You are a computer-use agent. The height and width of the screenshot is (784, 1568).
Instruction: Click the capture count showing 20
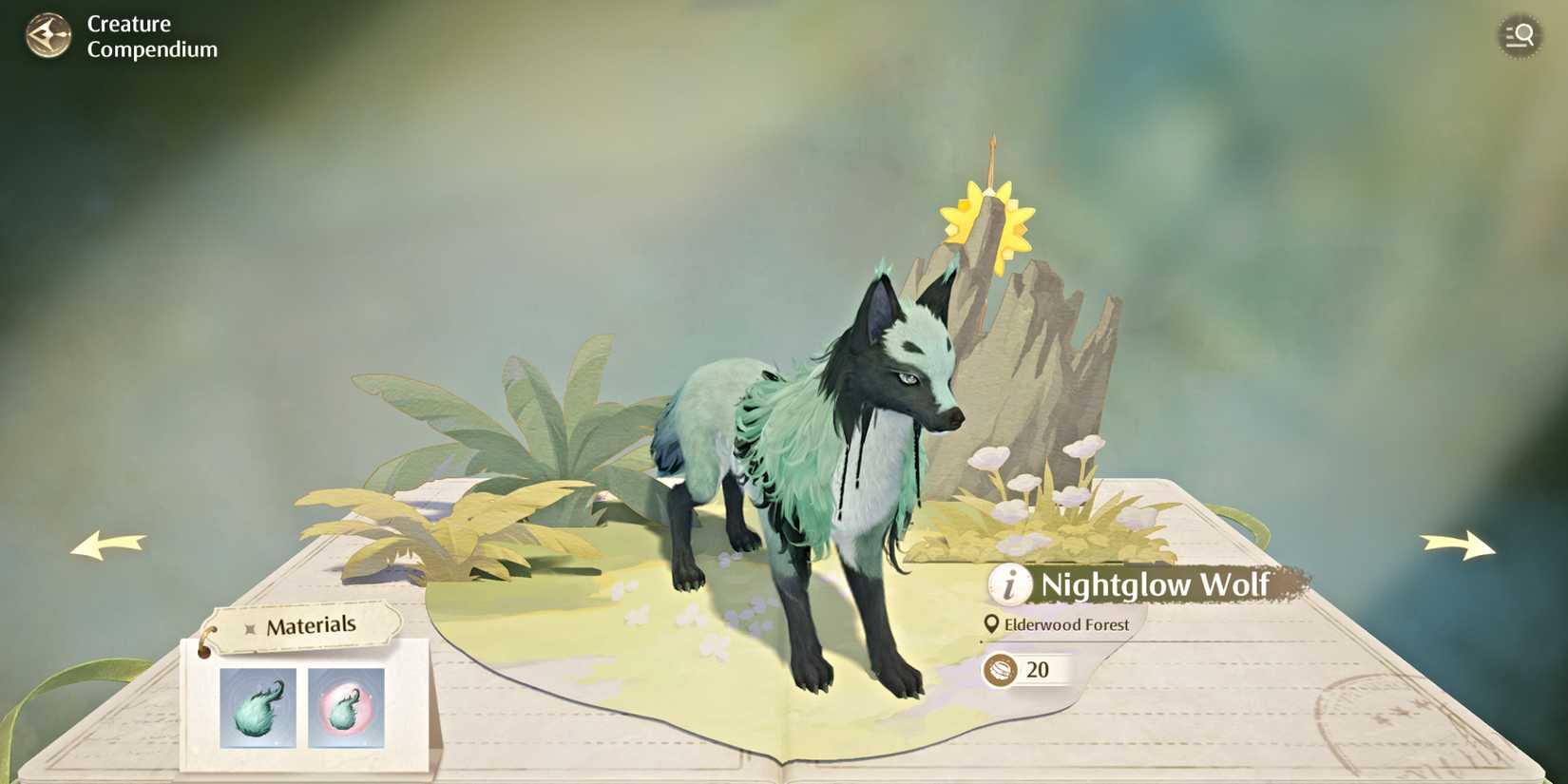1038,670
